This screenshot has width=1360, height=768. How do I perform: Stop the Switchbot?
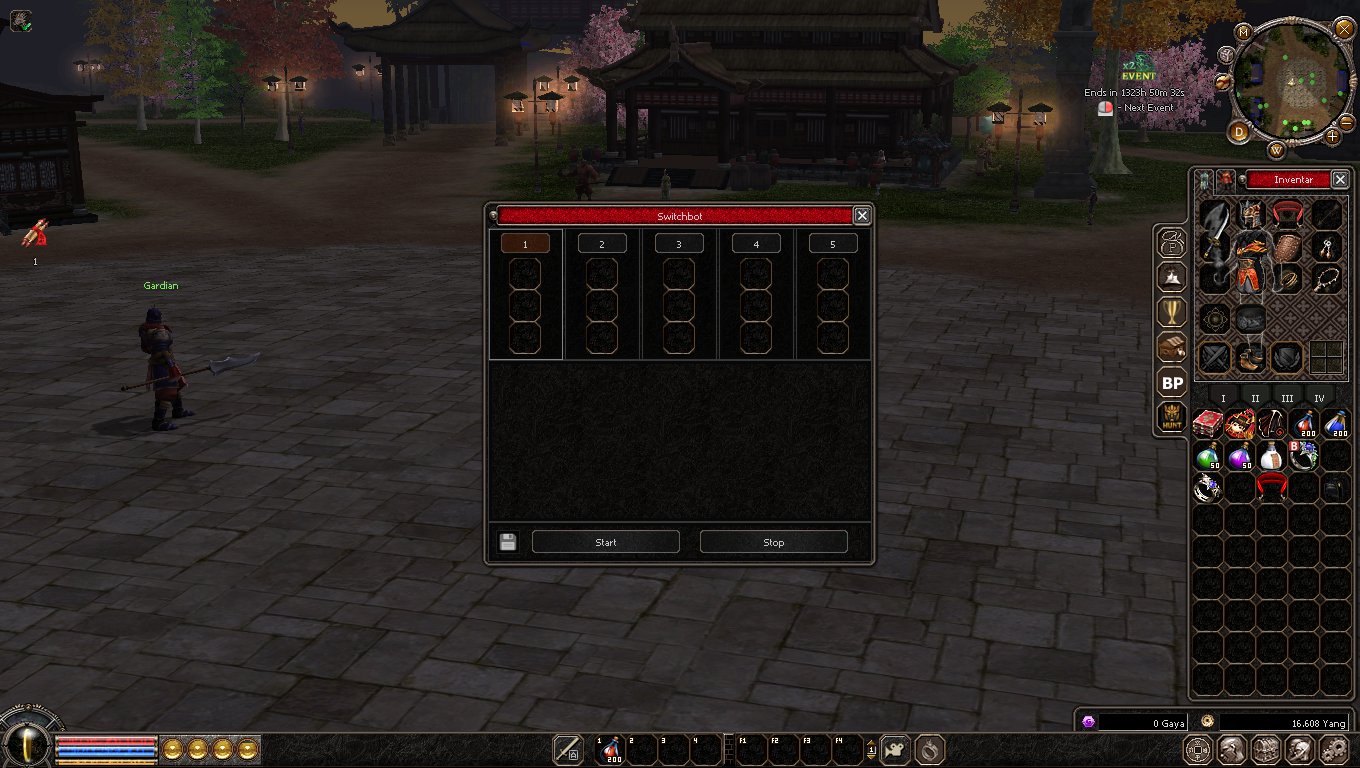(x=773, y=542)
